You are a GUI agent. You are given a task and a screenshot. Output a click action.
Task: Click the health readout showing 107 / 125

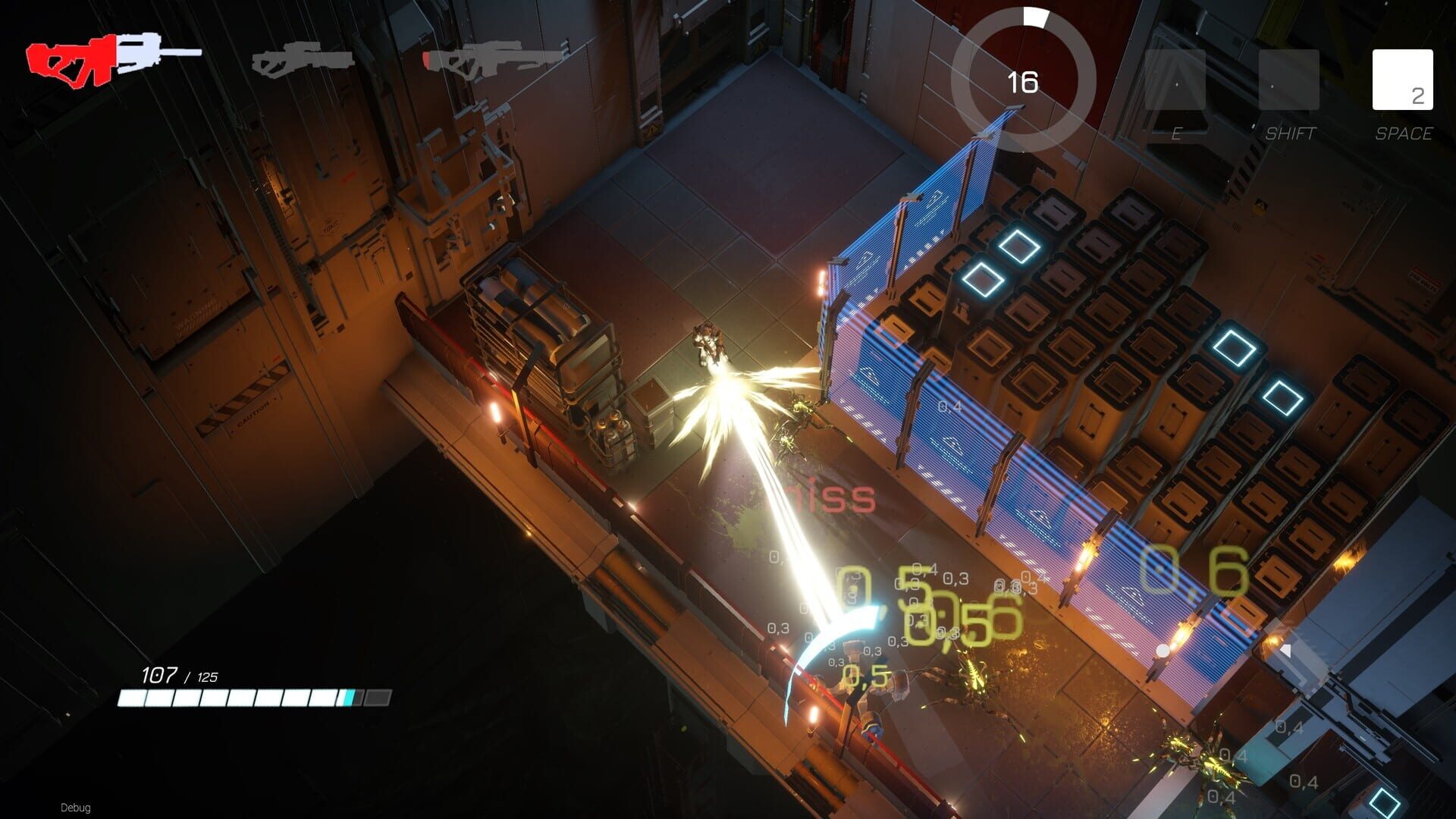(x=179, y=674)
